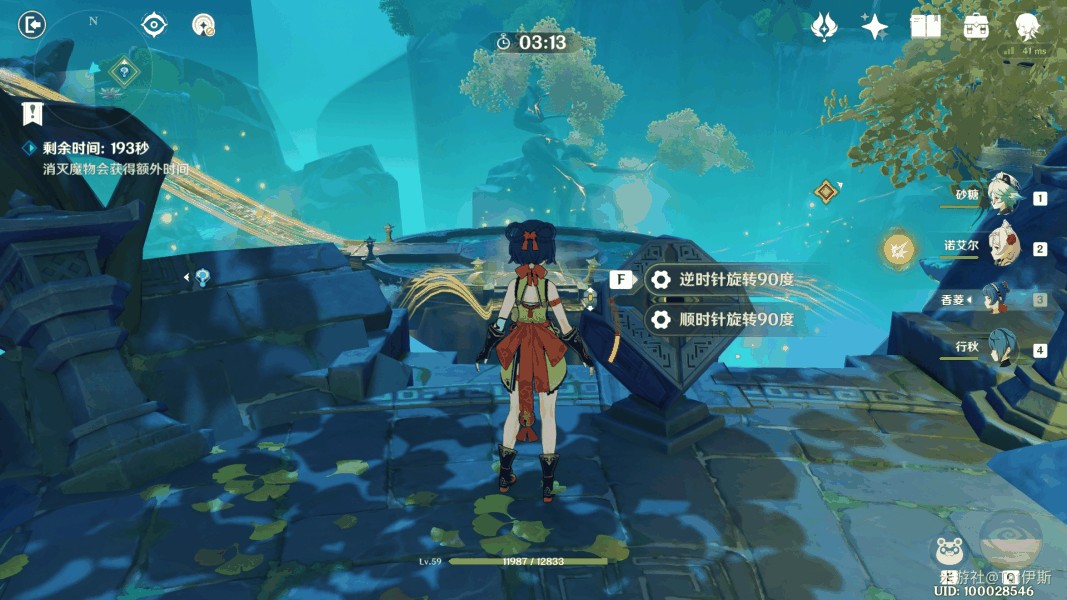Activate the eye-shaped elemental sight icon
Screen dimensions: 1067x600
click(x=154, y=25)
